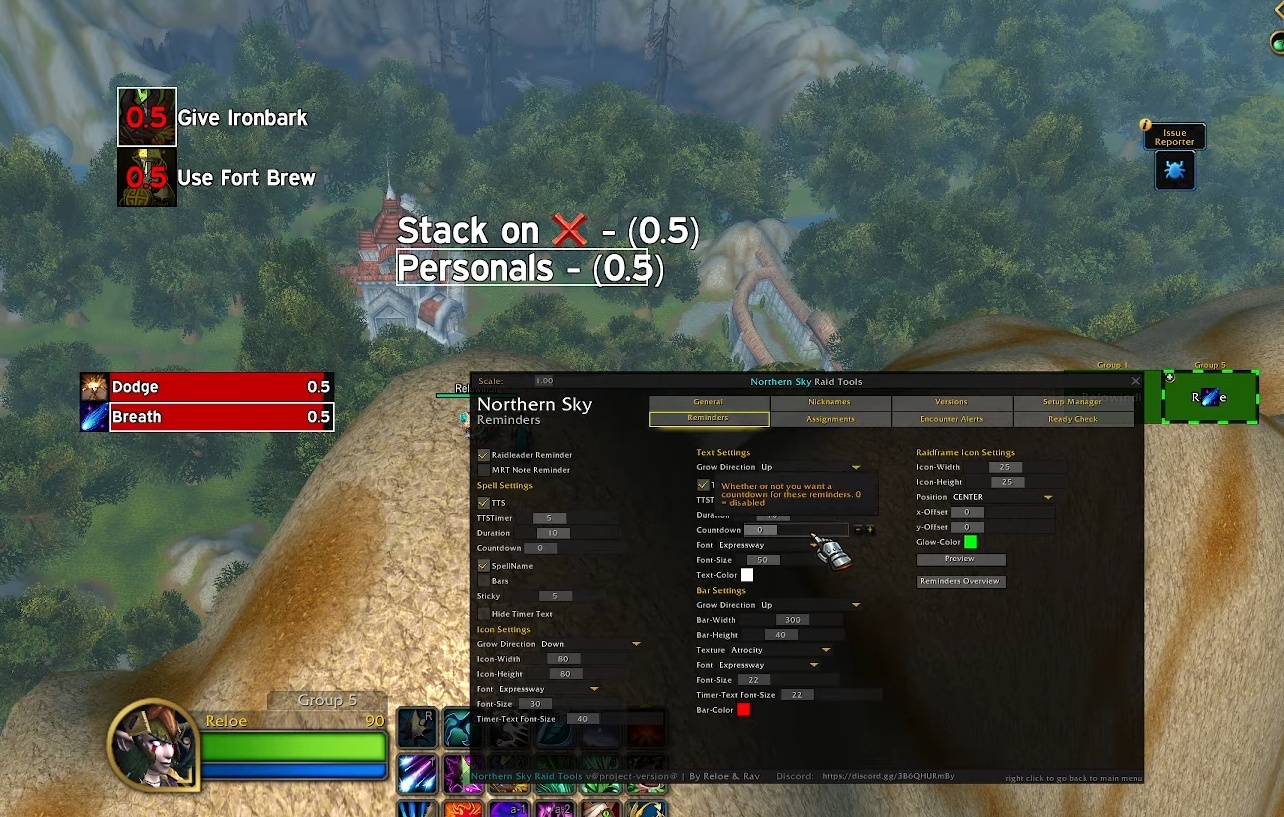Open the Reminders Overview

click(960, 581)
